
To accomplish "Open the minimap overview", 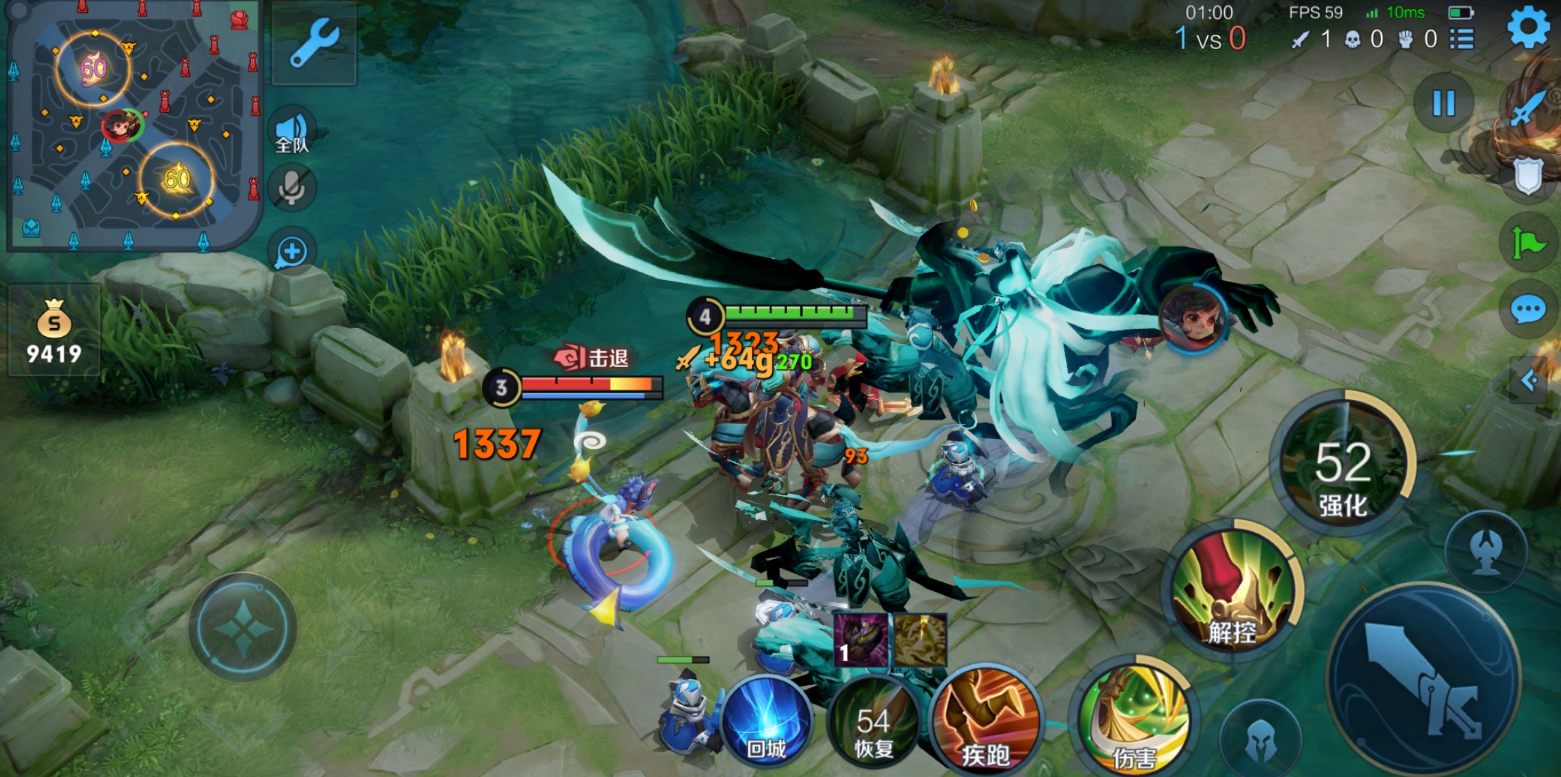I will [134, 124].
